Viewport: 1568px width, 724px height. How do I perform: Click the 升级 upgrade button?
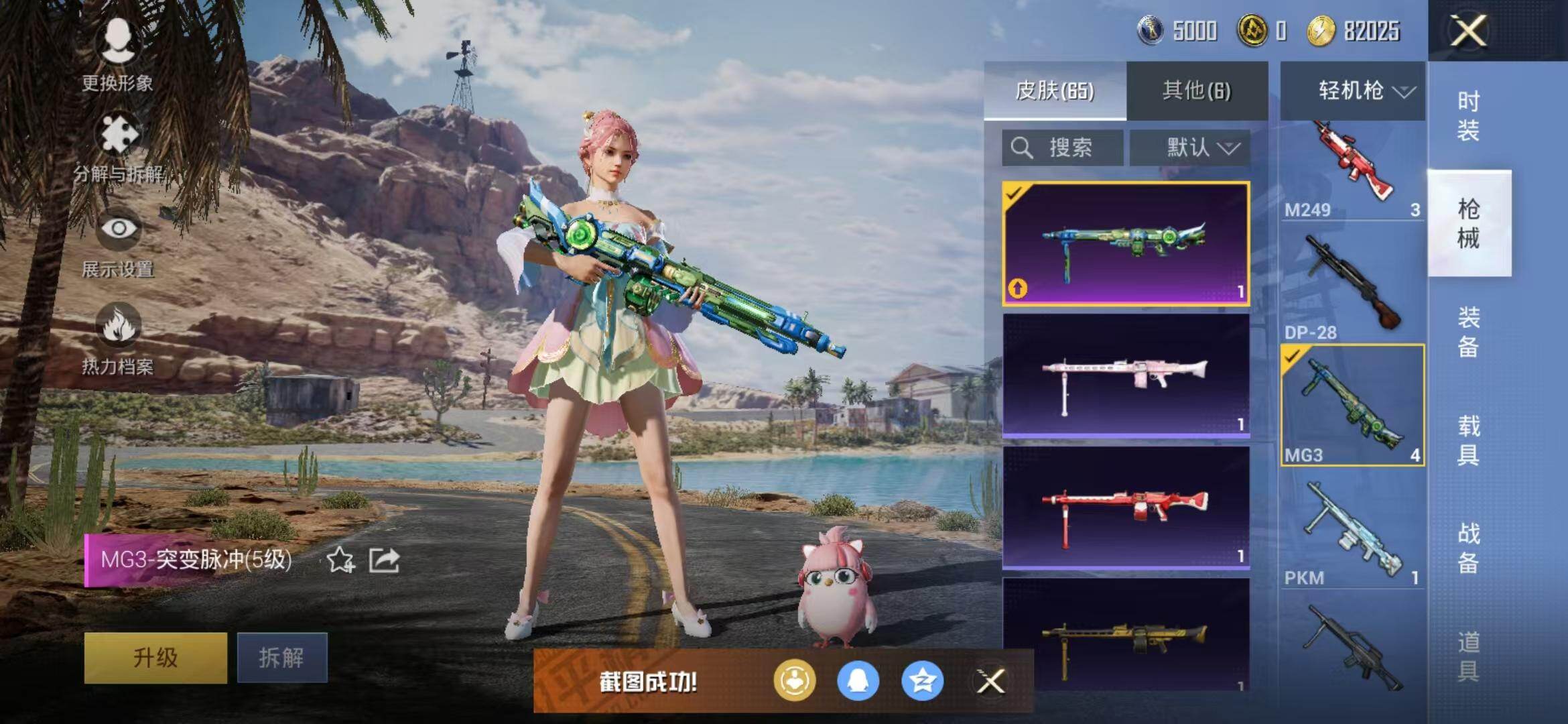point(155,658)
